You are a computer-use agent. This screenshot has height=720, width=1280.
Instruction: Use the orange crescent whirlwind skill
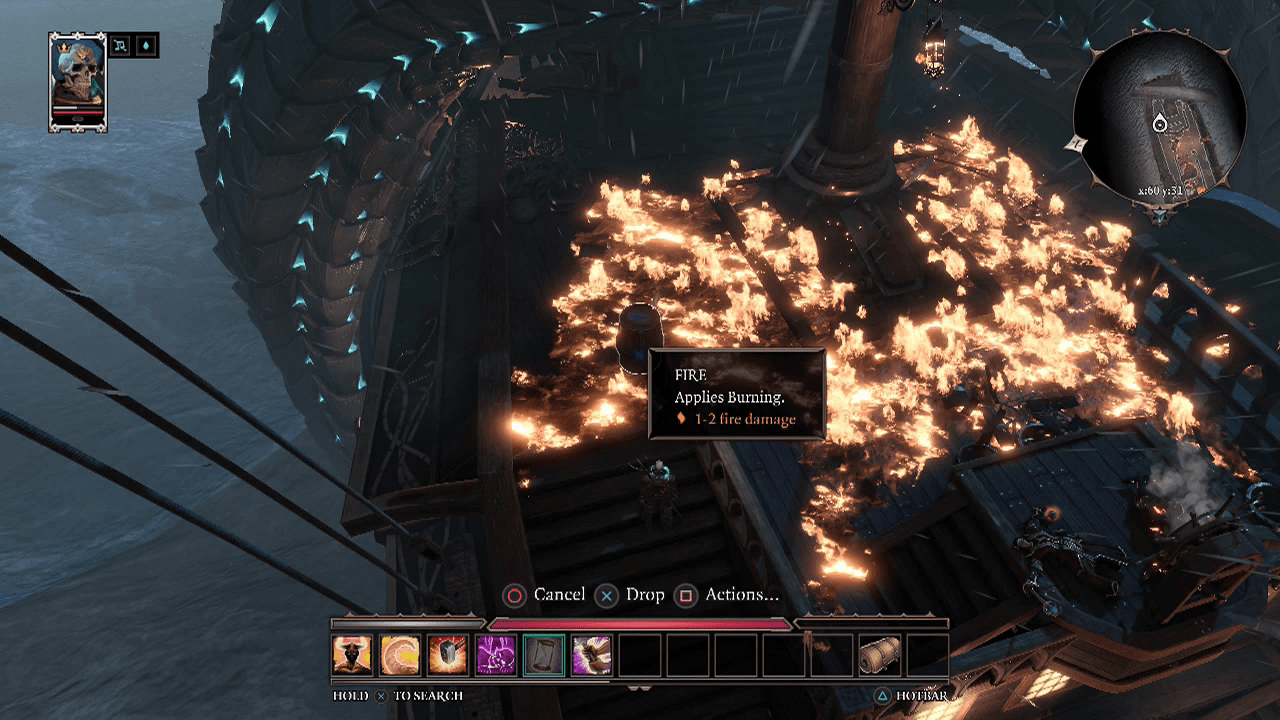tap(400, 655)
